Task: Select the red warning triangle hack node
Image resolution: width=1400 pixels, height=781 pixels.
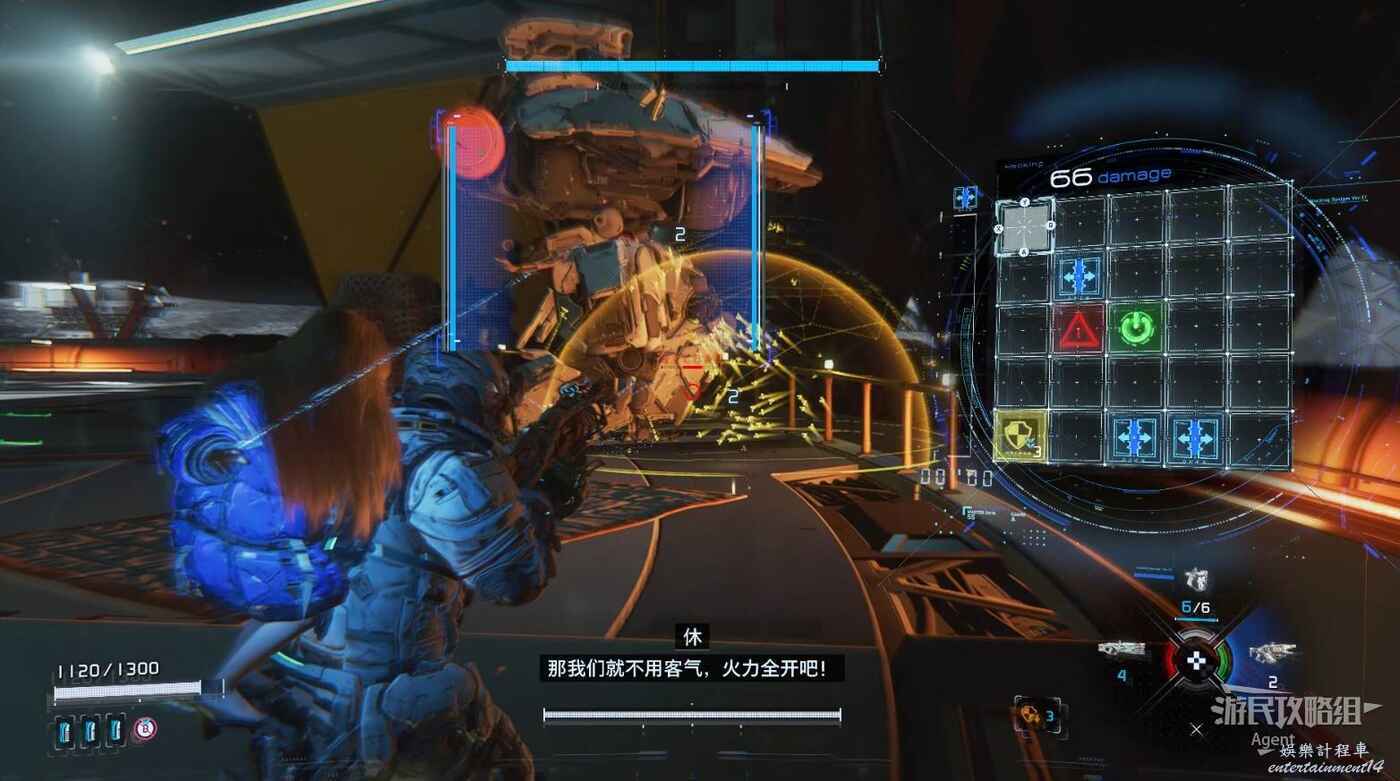Action: point(1078,327)
